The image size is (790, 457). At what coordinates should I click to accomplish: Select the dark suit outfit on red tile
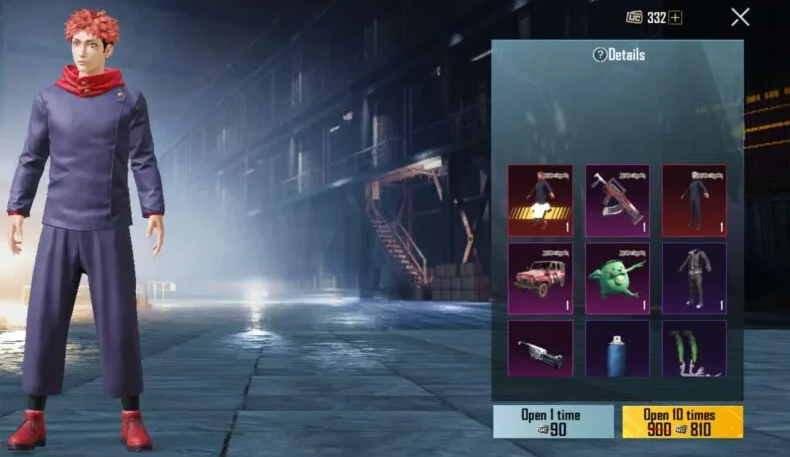coord(694,200)
